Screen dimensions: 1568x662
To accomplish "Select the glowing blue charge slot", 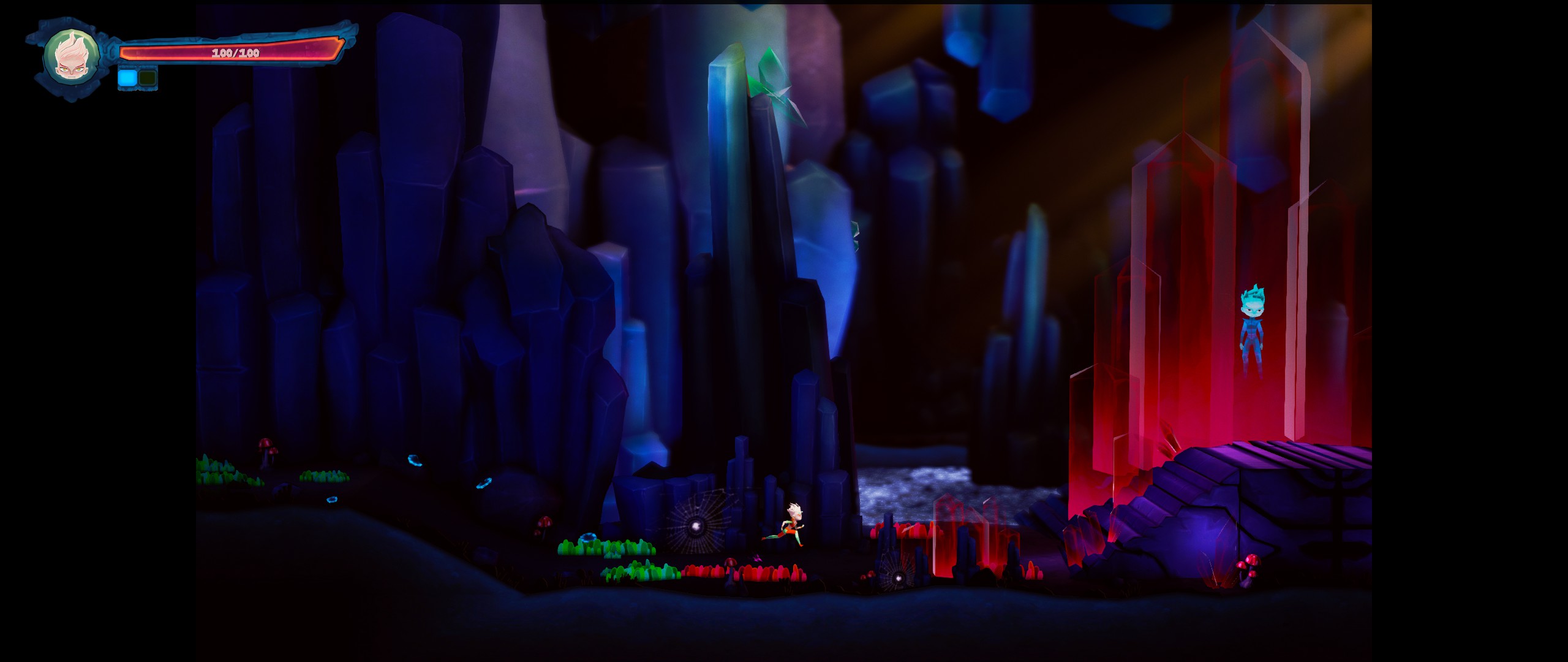I will (127, 78).
